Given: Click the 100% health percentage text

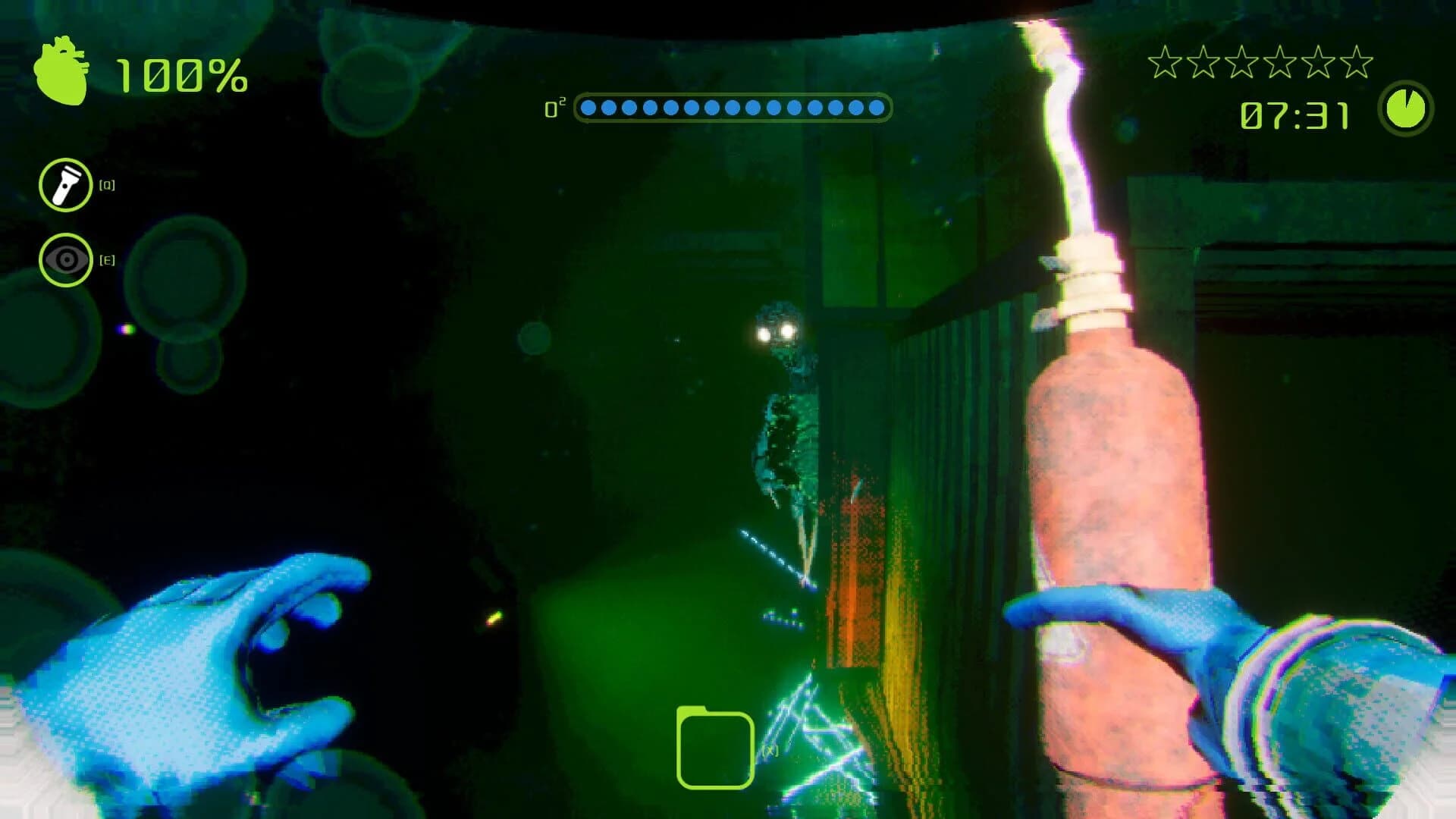Looking at the screenshot, I should [180, 74].
